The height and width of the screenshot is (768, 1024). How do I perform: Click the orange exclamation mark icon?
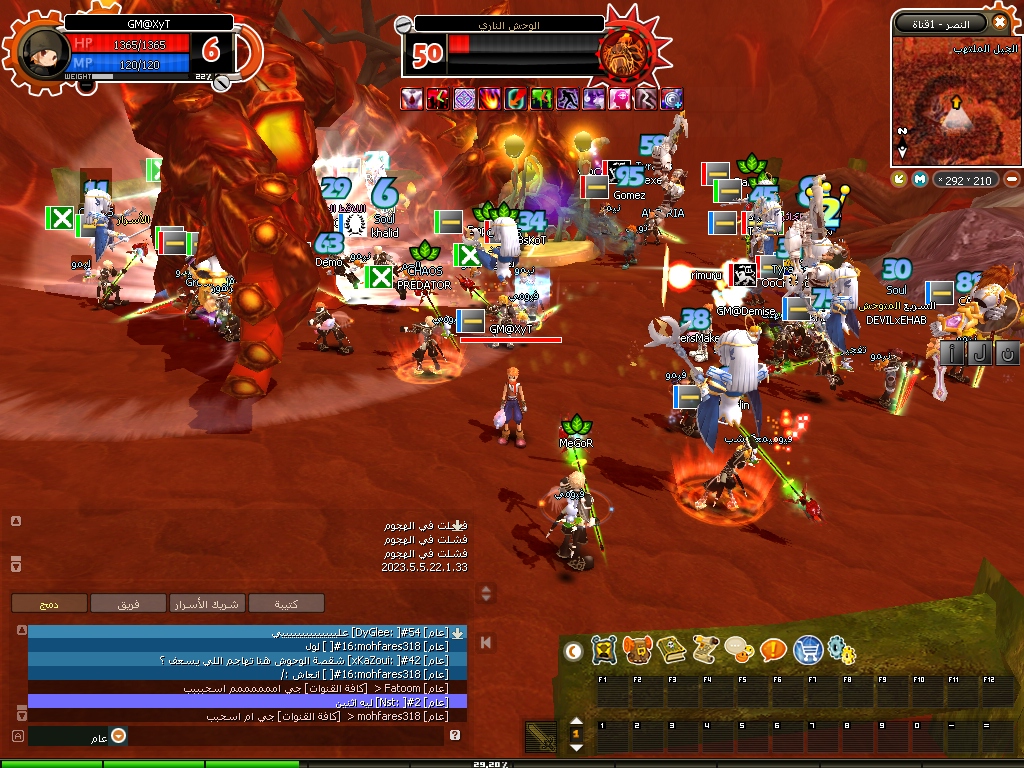[x=773, y=651]
